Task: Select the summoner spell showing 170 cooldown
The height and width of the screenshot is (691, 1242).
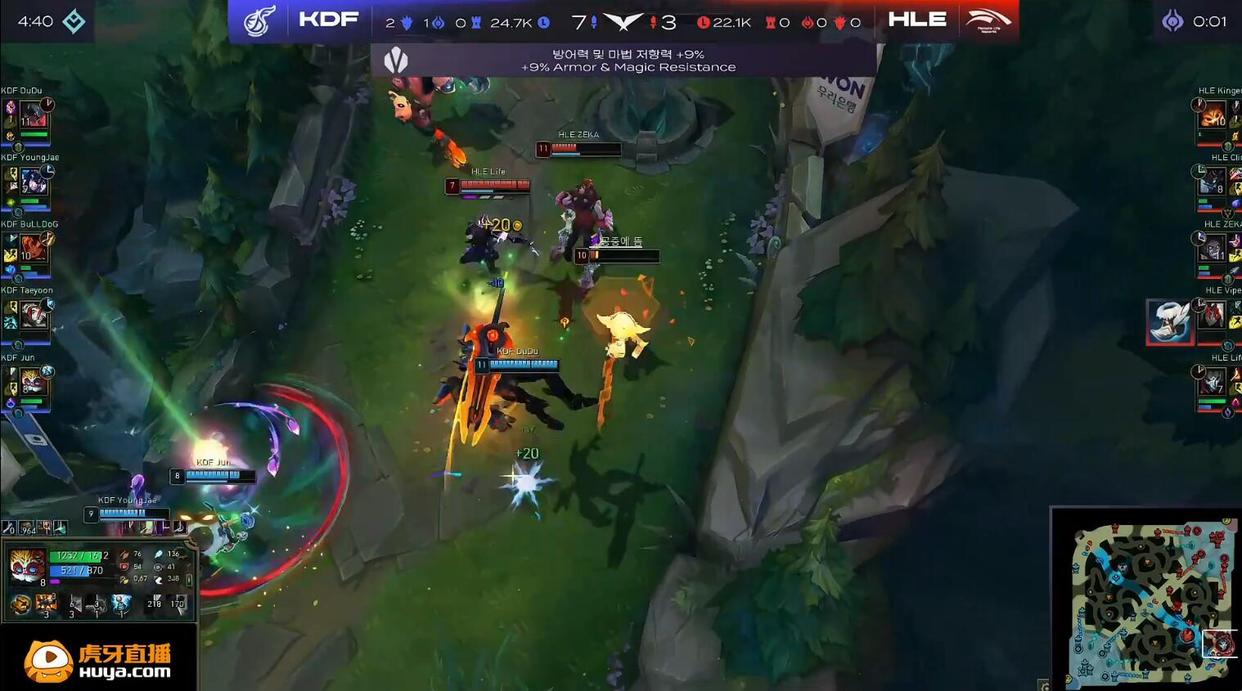Action: point(180,603)
